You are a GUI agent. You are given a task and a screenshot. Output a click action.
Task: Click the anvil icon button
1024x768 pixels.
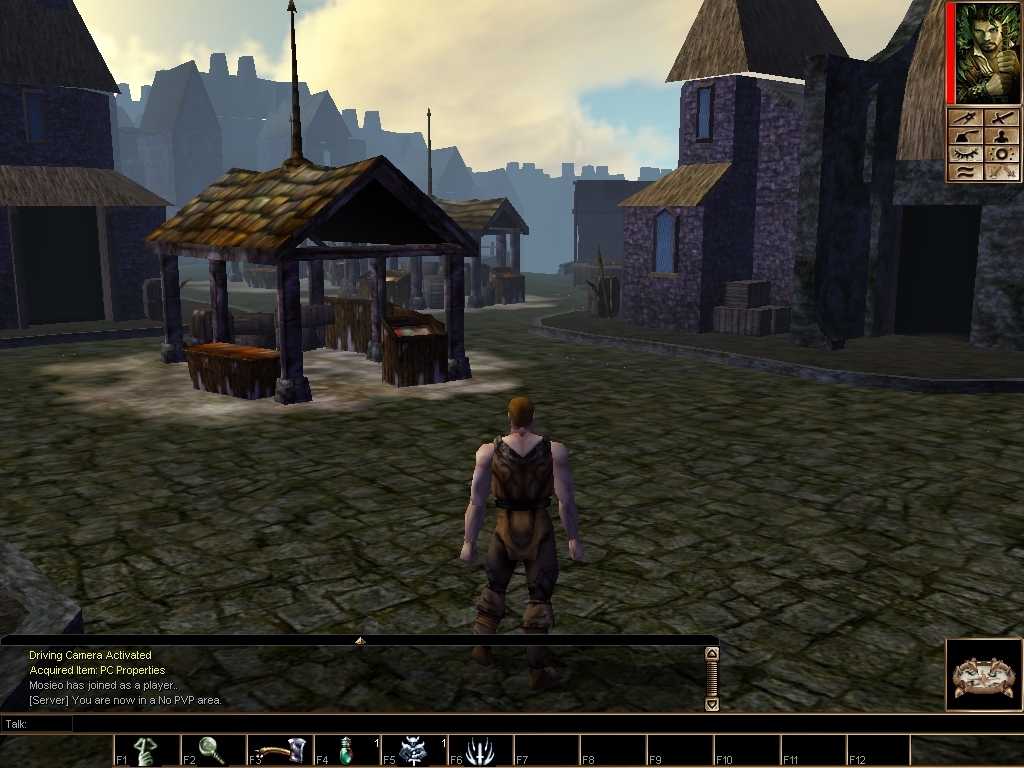click(965, 136)
